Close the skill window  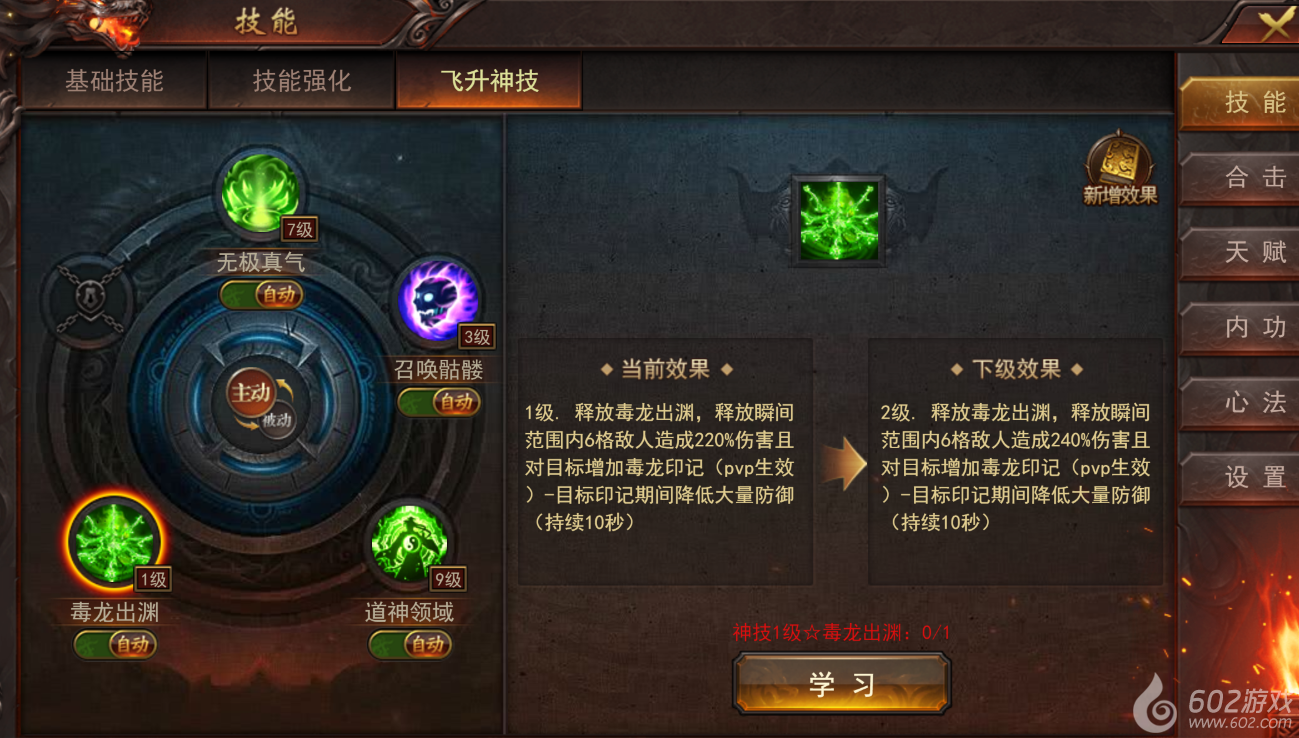tap(1274, 25)
